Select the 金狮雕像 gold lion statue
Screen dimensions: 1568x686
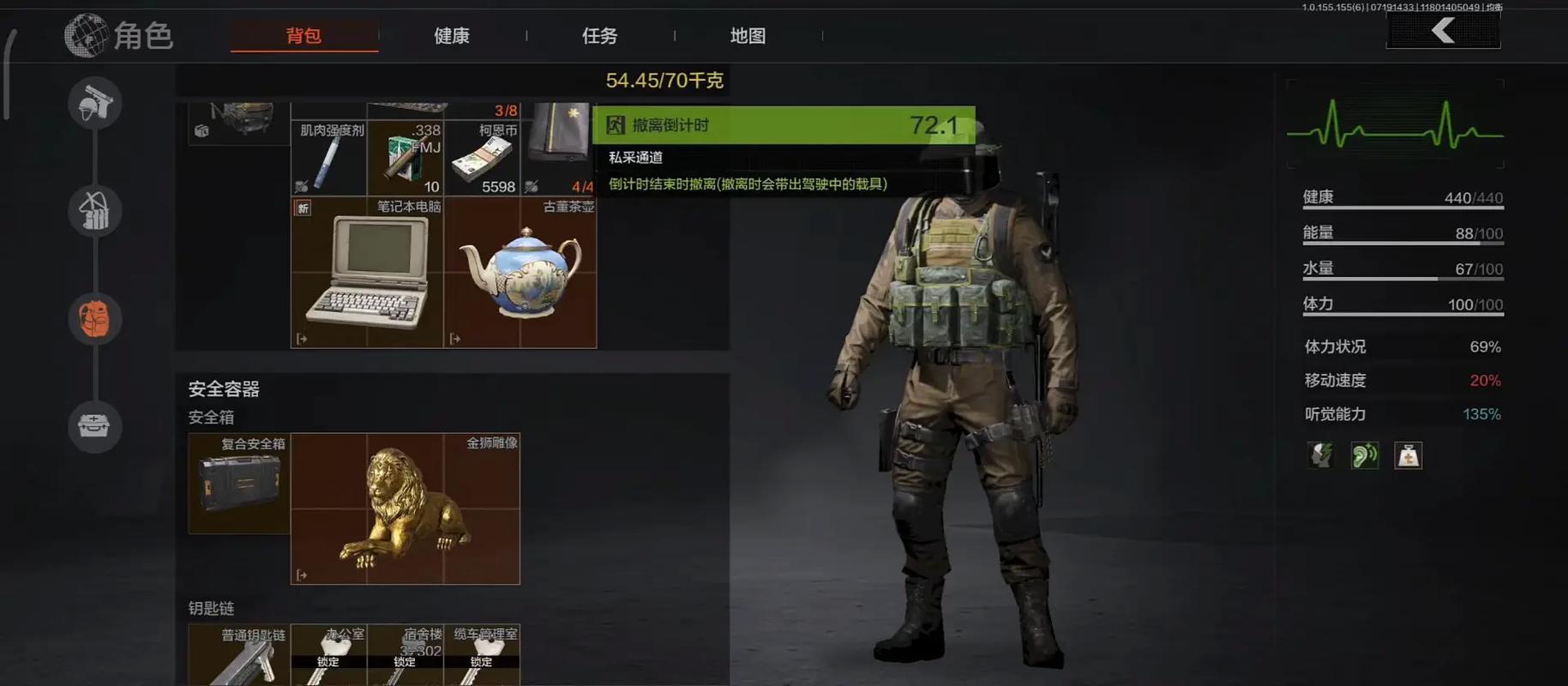(405, 508)
